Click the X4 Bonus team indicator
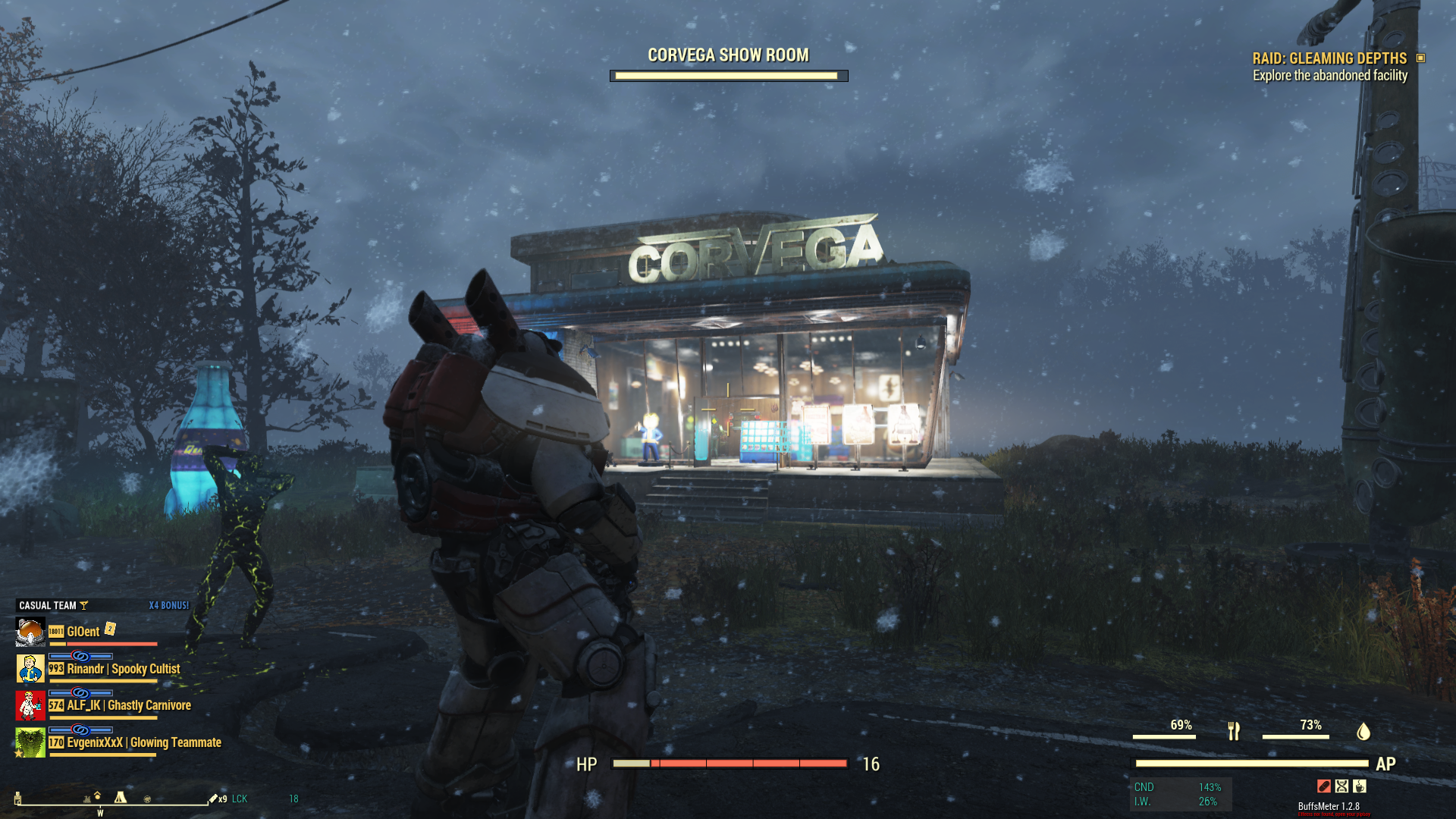This screenshot has width=1456, height=819. pyautogui.click(x=168, y=605)
